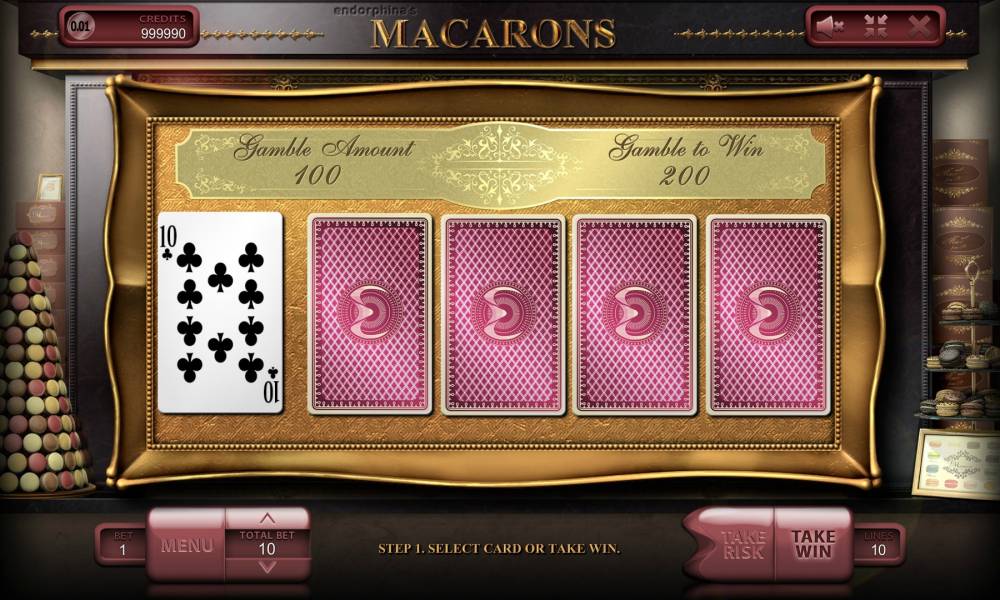Pick the face-down card beside the ten of clubs
Screen dimensions: 1000x600
click(369, 313)
